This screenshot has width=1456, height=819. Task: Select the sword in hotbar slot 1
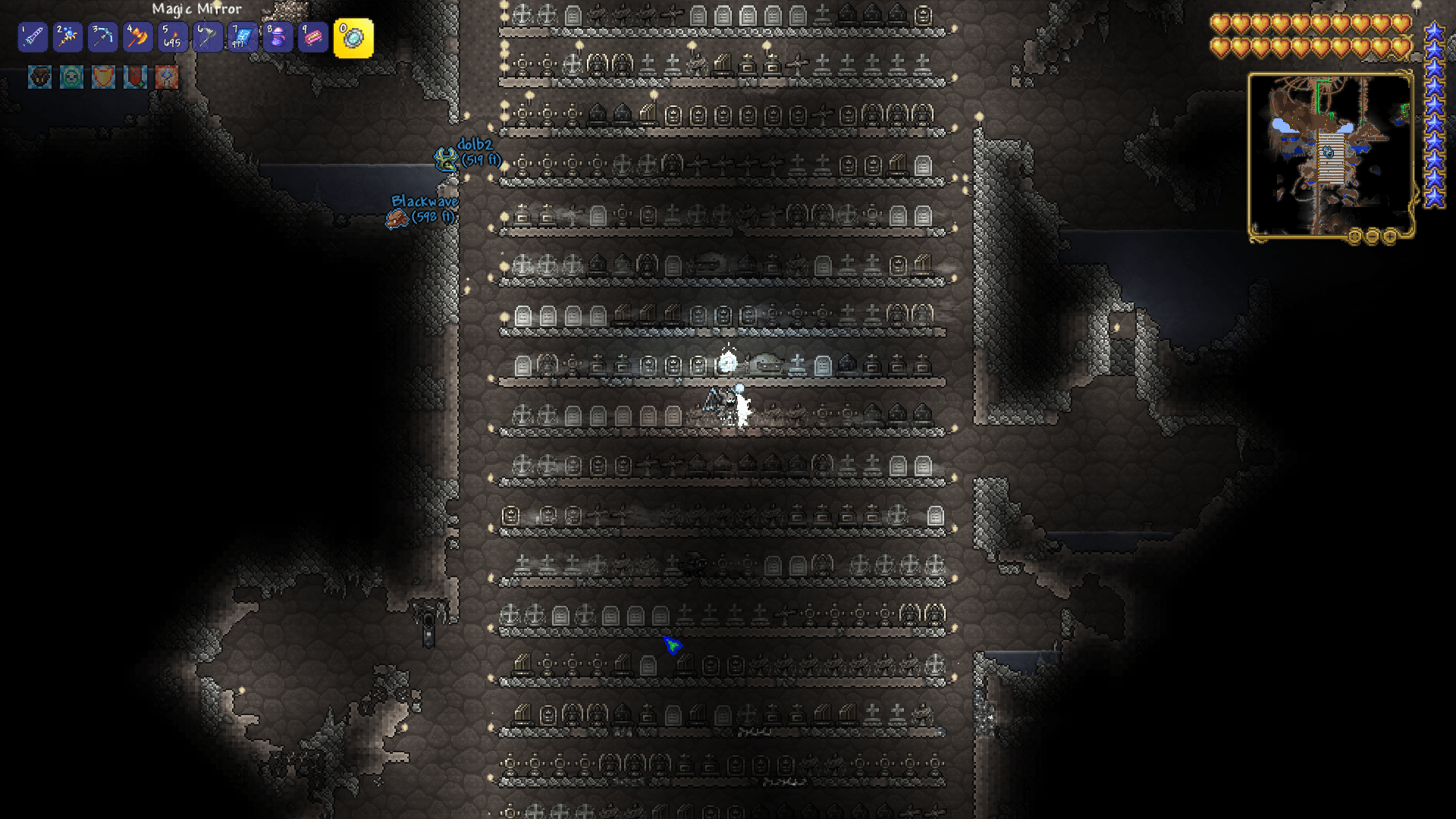coord(33,36)
